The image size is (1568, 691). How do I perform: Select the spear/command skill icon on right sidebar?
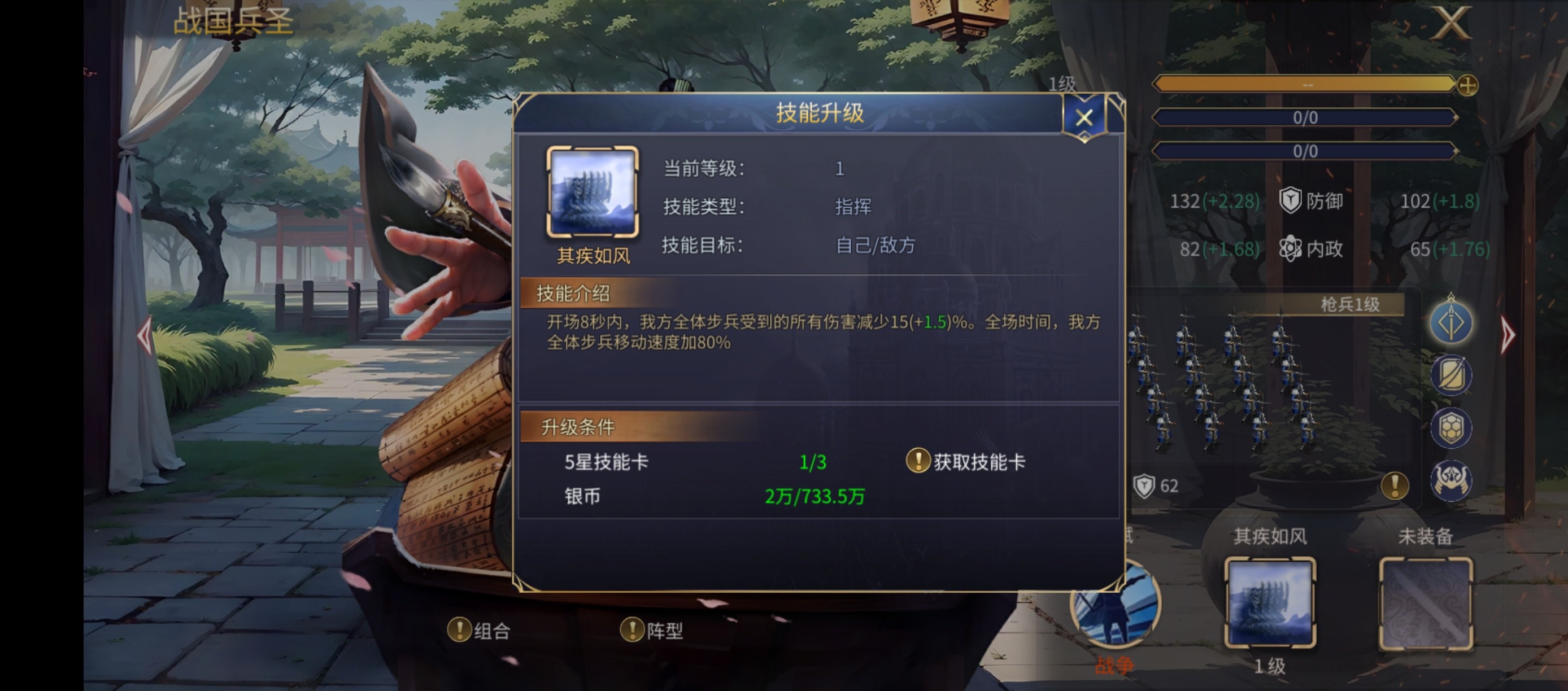click(x=1451, y=322)
